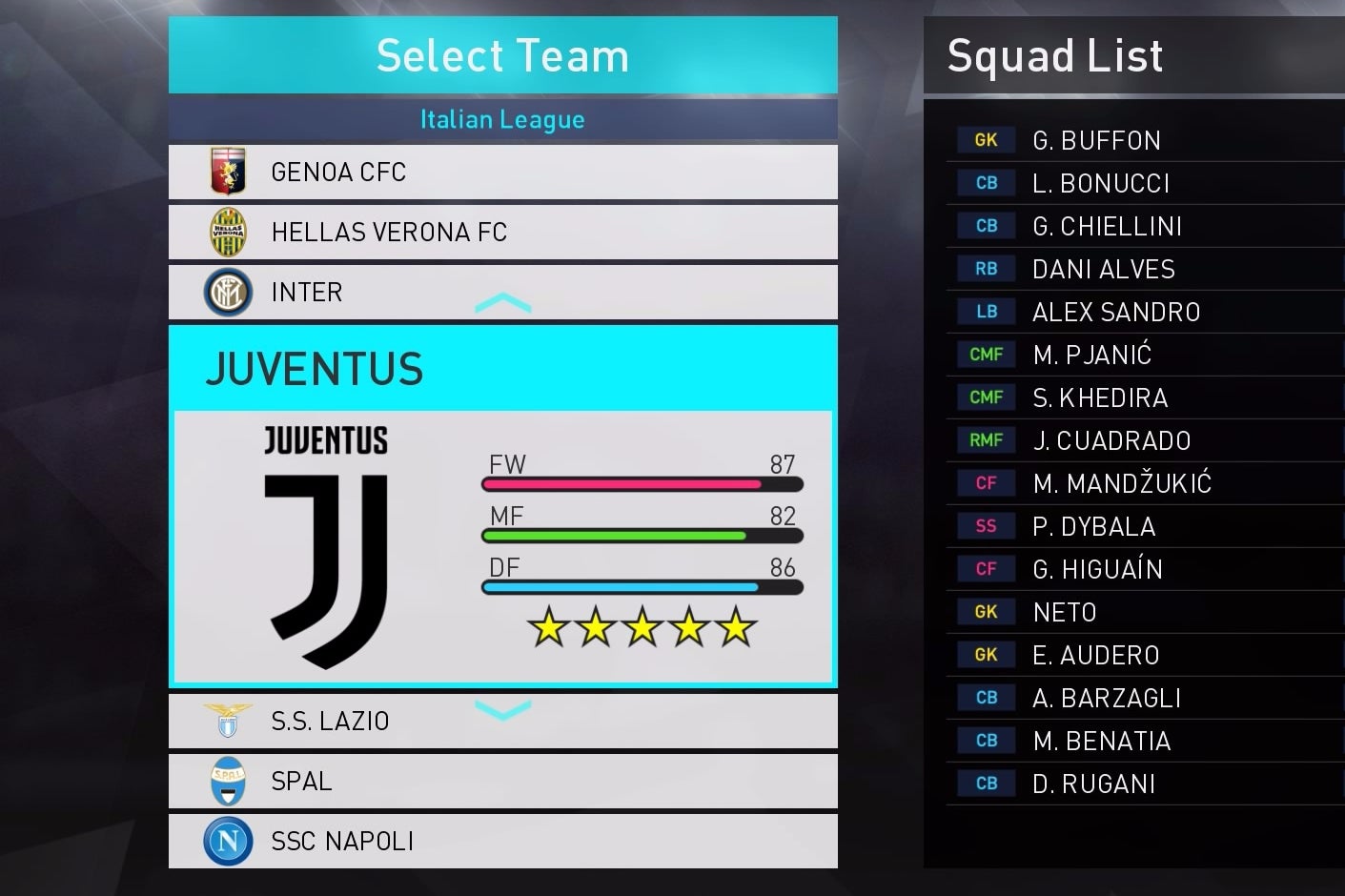
Task: Select the SS position badge beside P. DYBALA
Action: pyautogui.click(x=985, y=525)
